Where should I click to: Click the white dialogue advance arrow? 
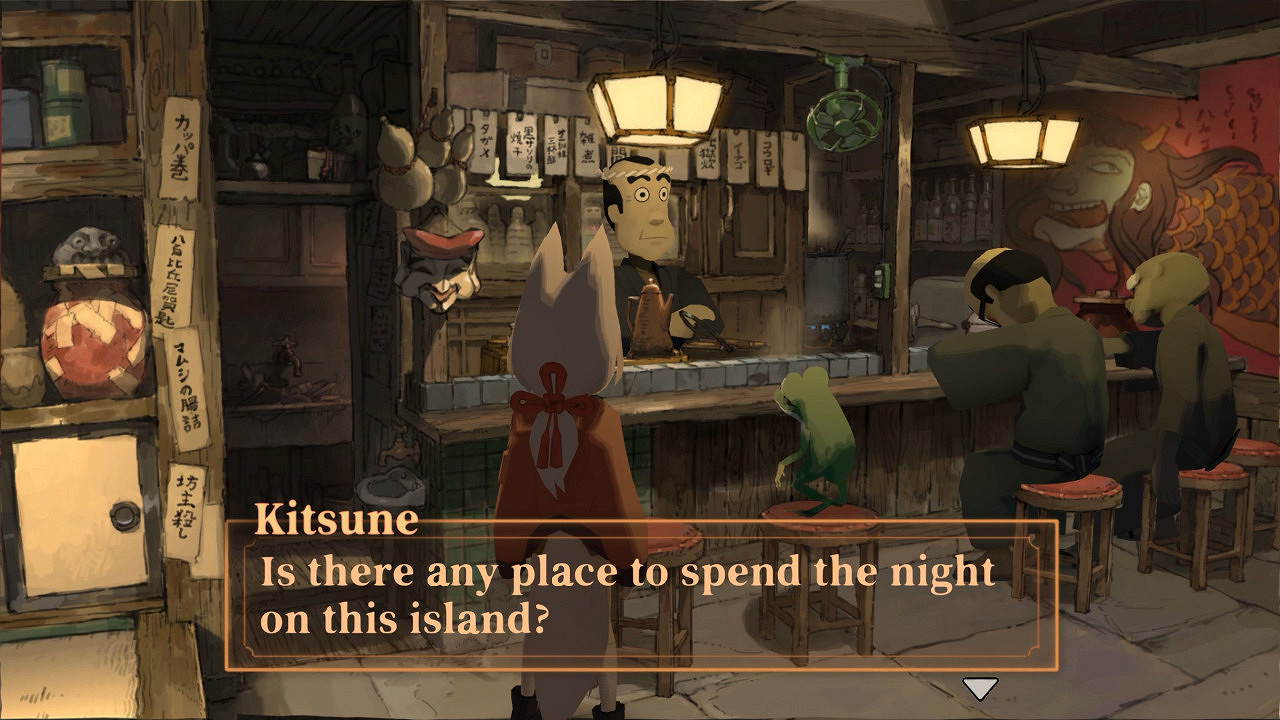pos(979,688)
